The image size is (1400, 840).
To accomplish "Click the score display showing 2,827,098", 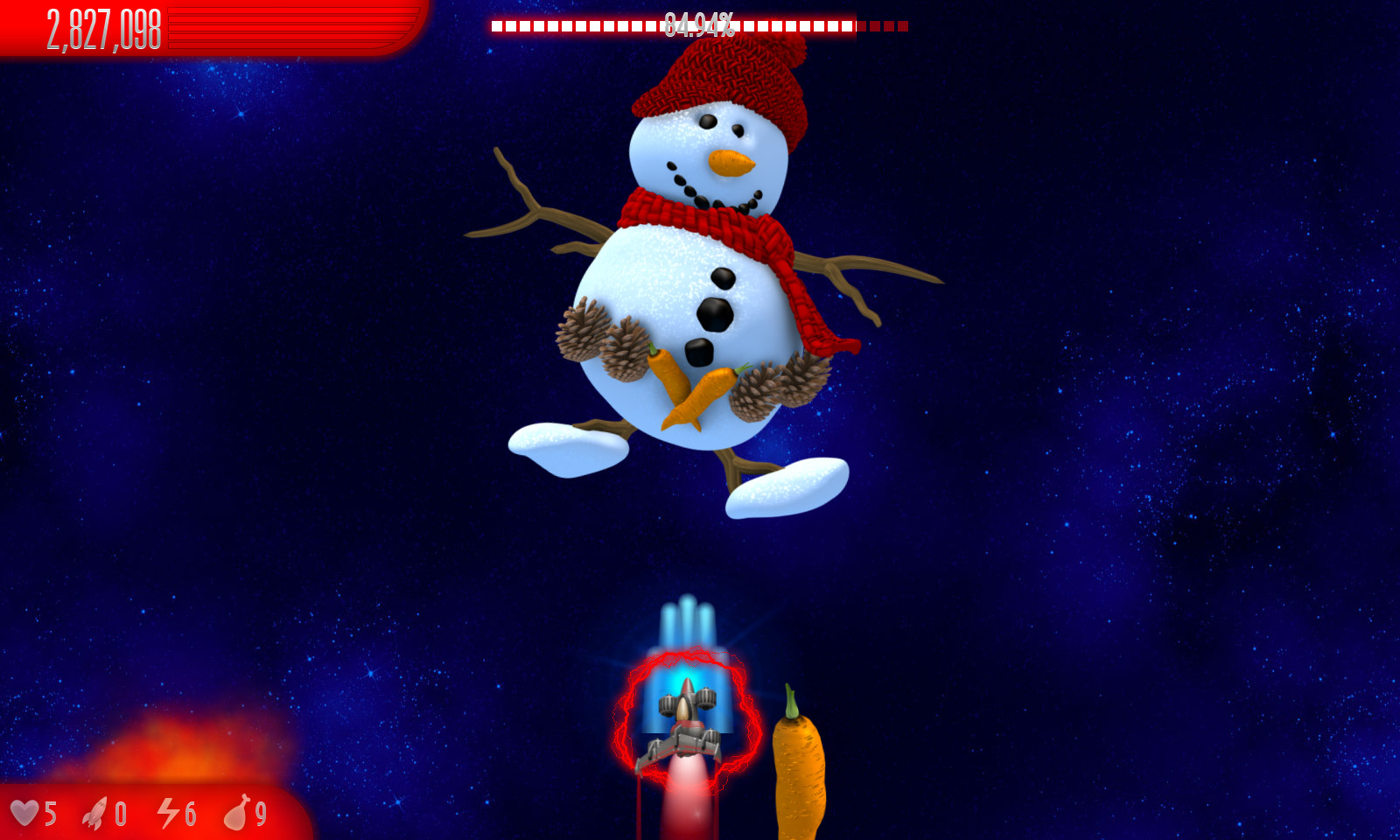I will coord(101,26).
